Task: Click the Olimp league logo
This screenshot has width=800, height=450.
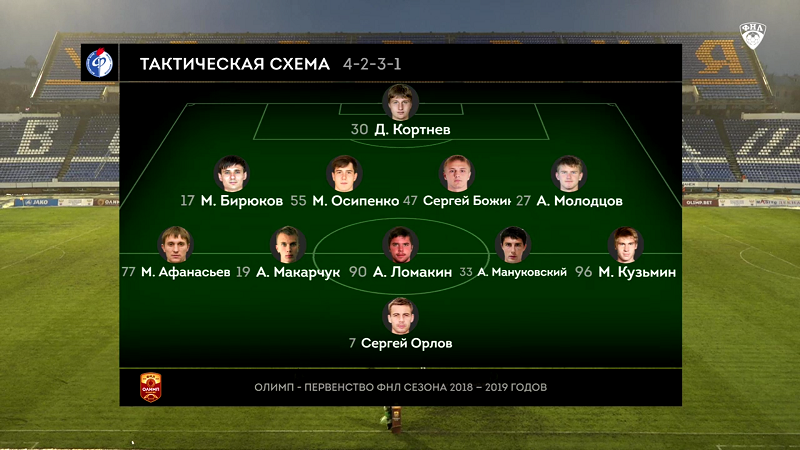Action: click(150, 386)
